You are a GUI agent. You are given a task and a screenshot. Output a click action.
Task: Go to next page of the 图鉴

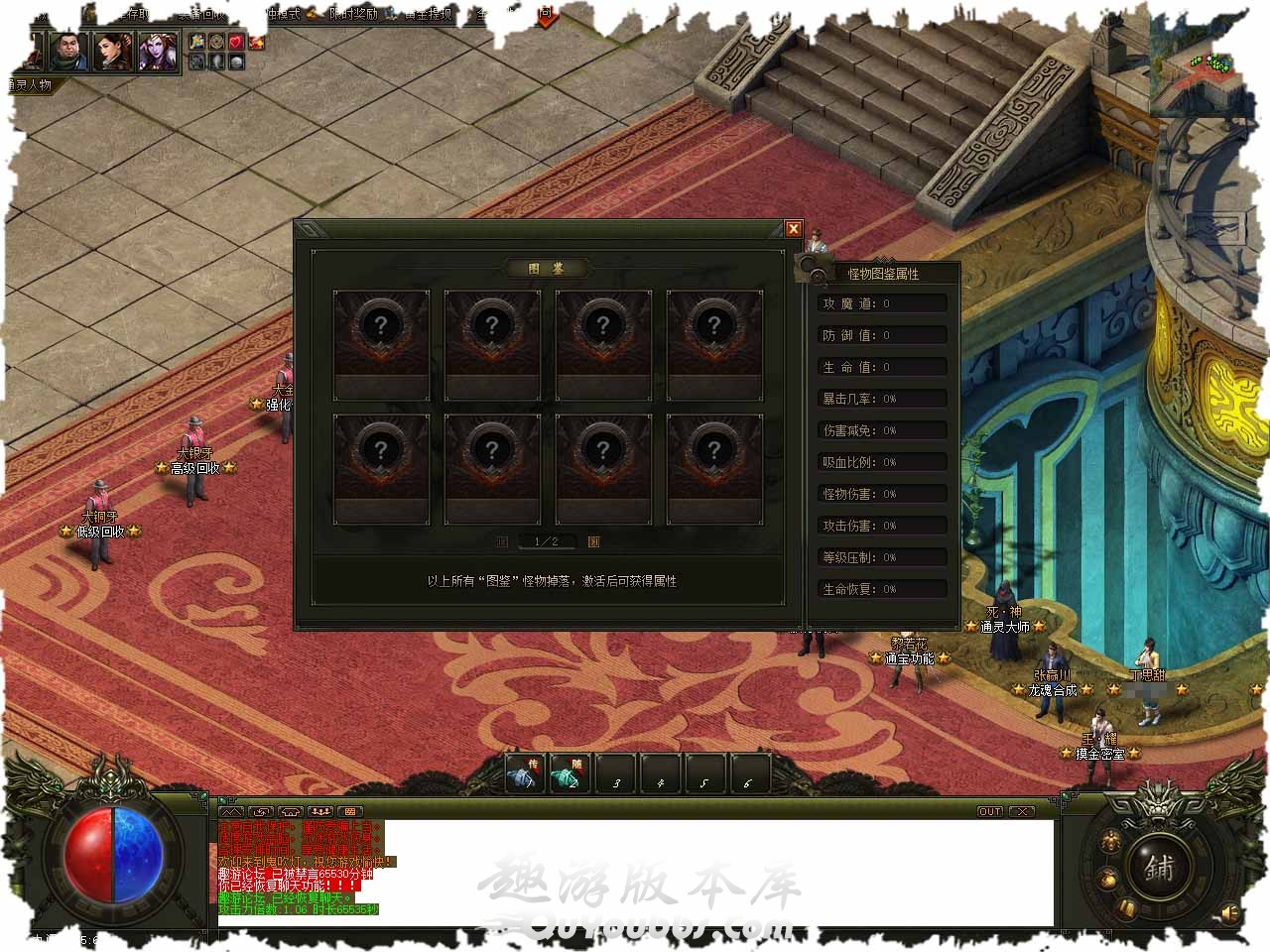click(593, 541)
